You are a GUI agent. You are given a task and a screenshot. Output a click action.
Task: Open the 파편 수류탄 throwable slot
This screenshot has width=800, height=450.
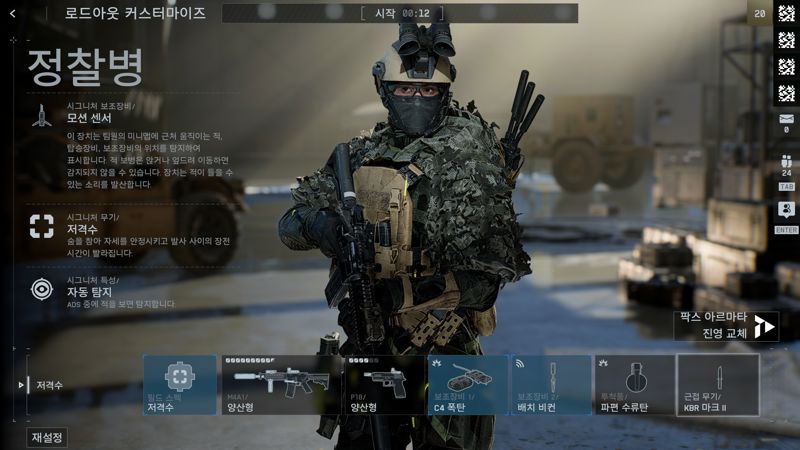point(634,385)
